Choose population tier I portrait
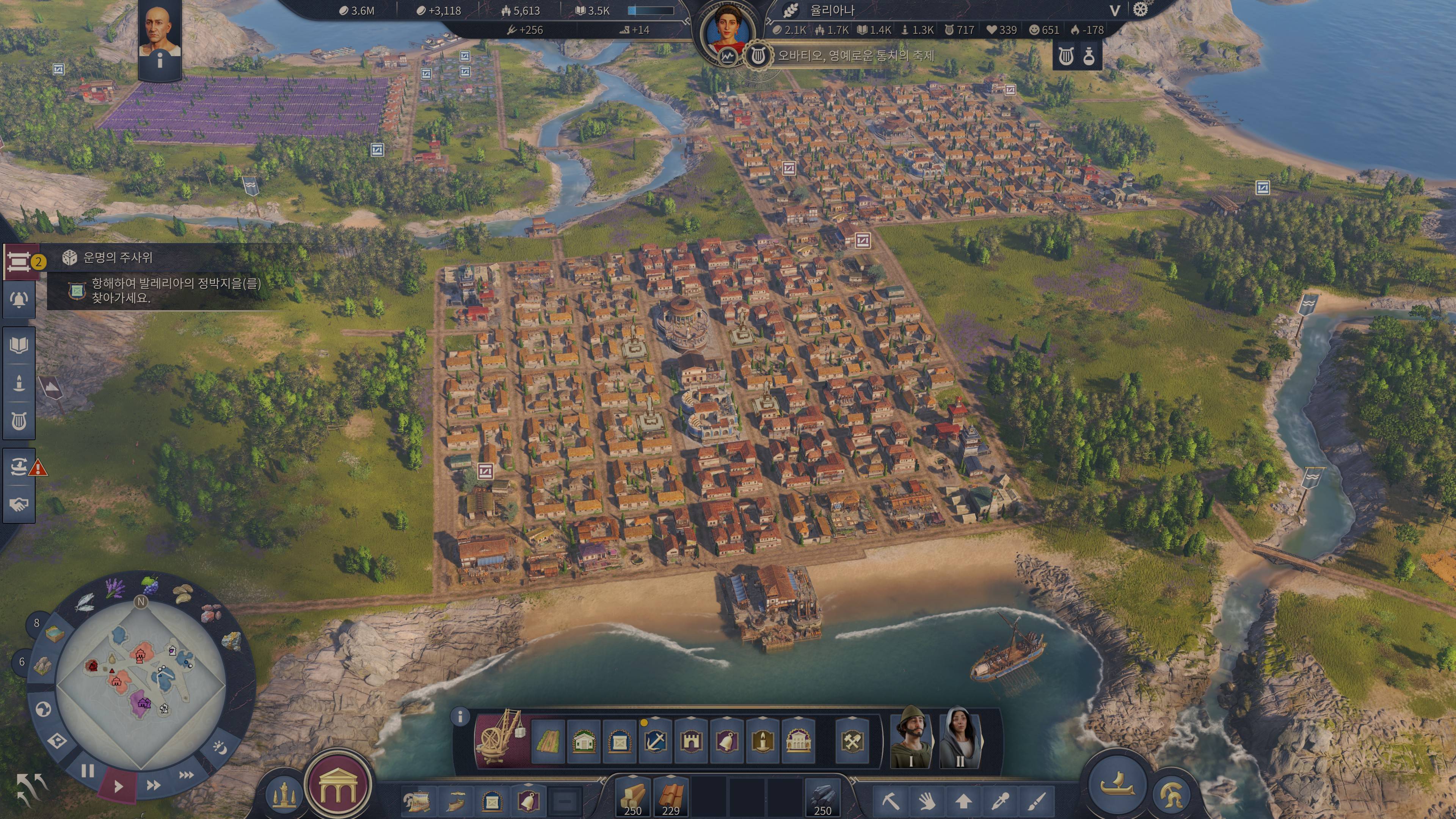Image resolution: width=1456 pixels, height=819 pixels. pyautogui.click(x=910, y=737)
